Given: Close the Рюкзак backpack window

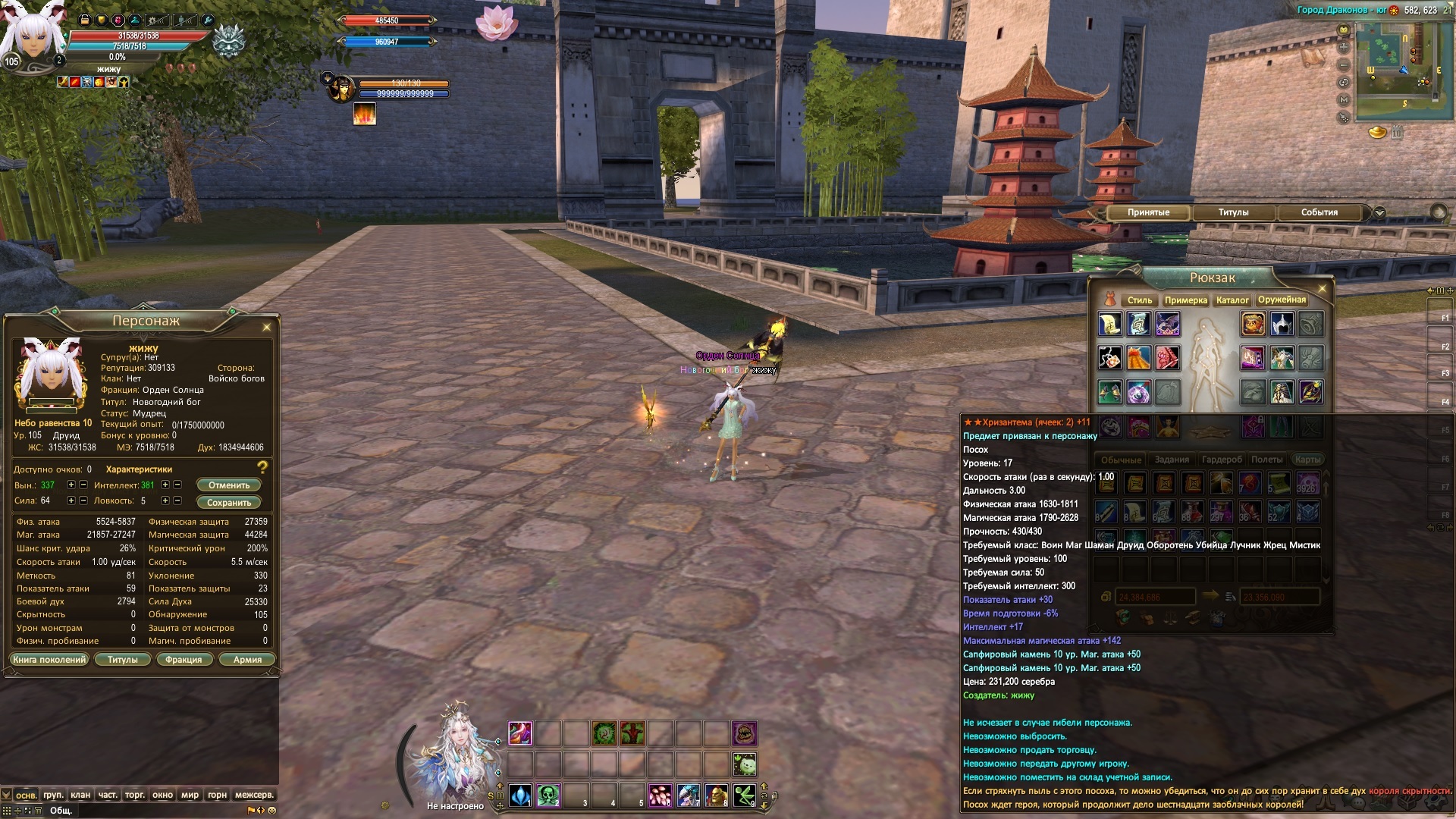Looking at the screenshot, I should tap(1323, 289).
